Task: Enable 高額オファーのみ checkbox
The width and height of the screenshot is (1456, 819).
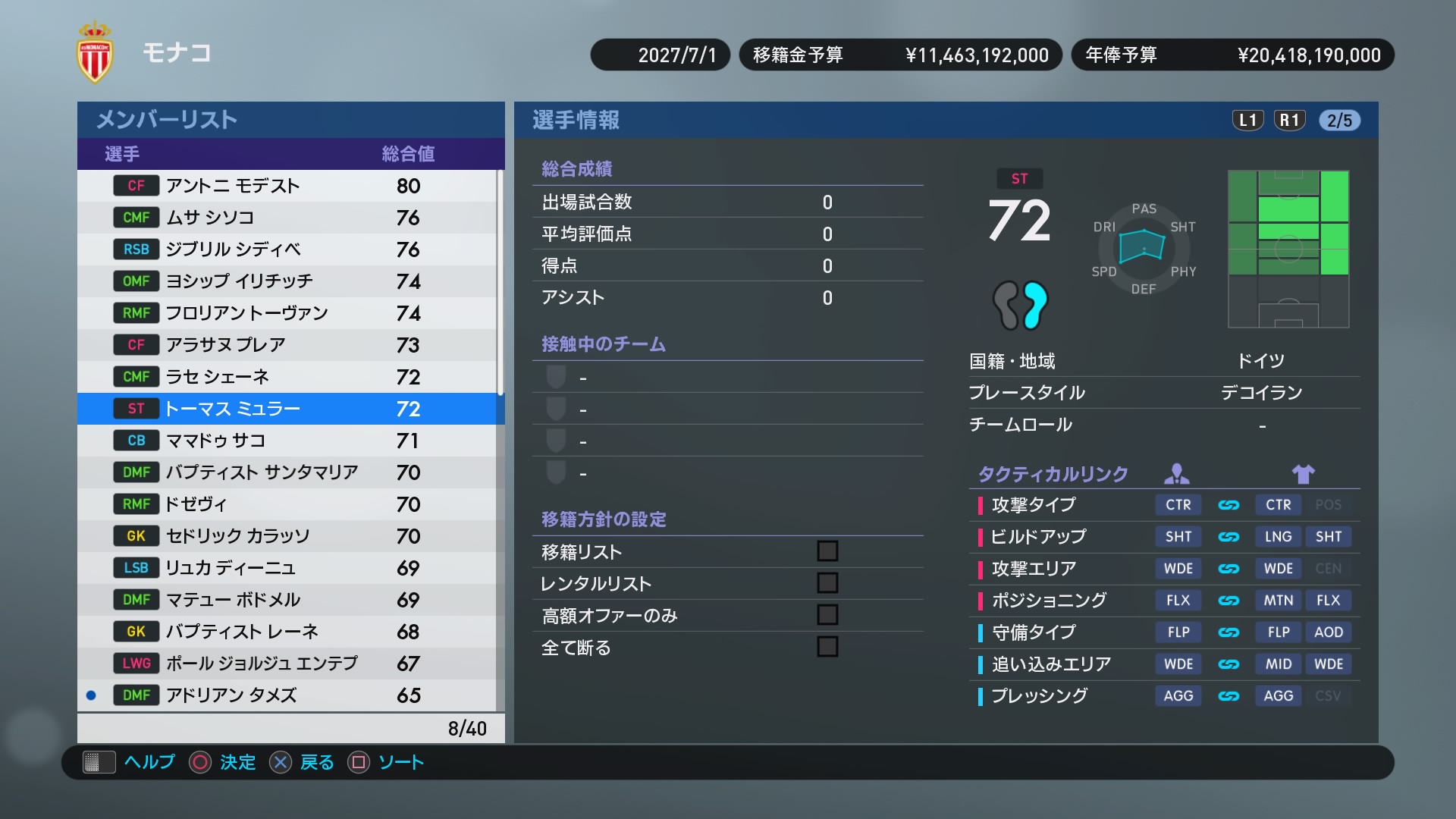Action: [827, 615]
